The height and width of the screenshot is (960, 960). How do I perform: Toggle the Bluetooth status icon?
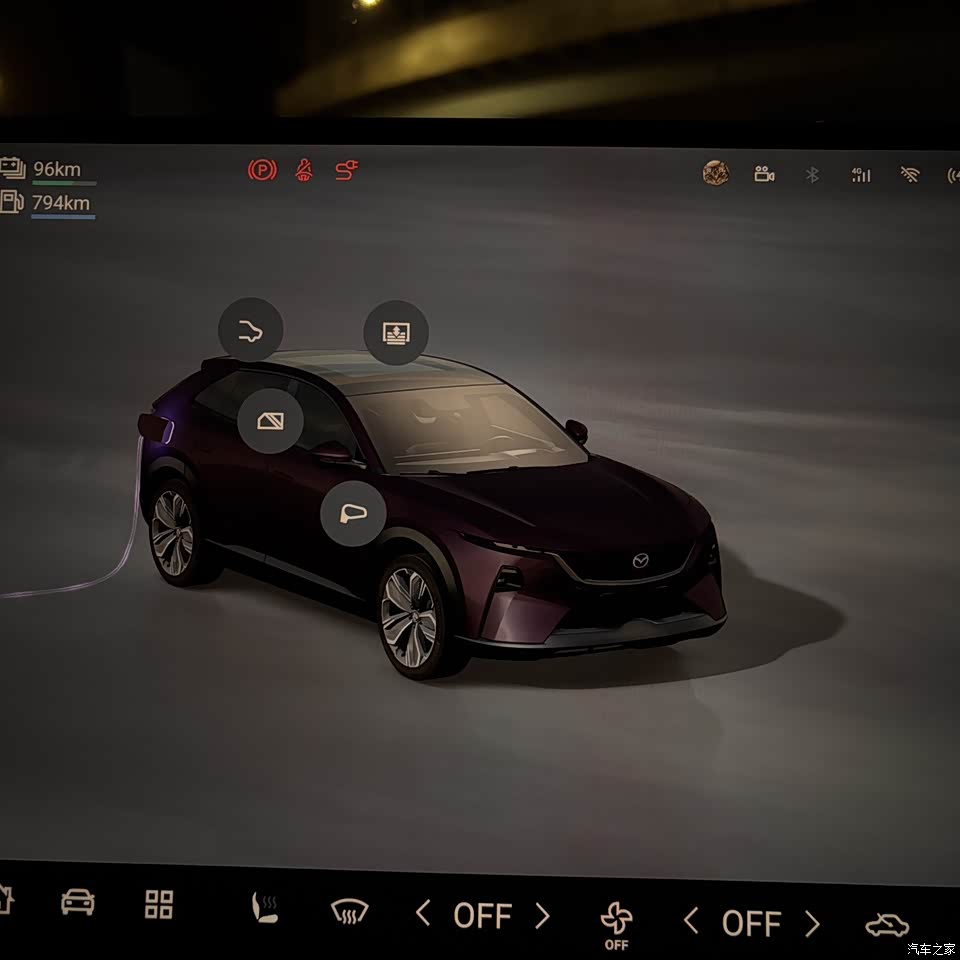click(x=813, y=175)
